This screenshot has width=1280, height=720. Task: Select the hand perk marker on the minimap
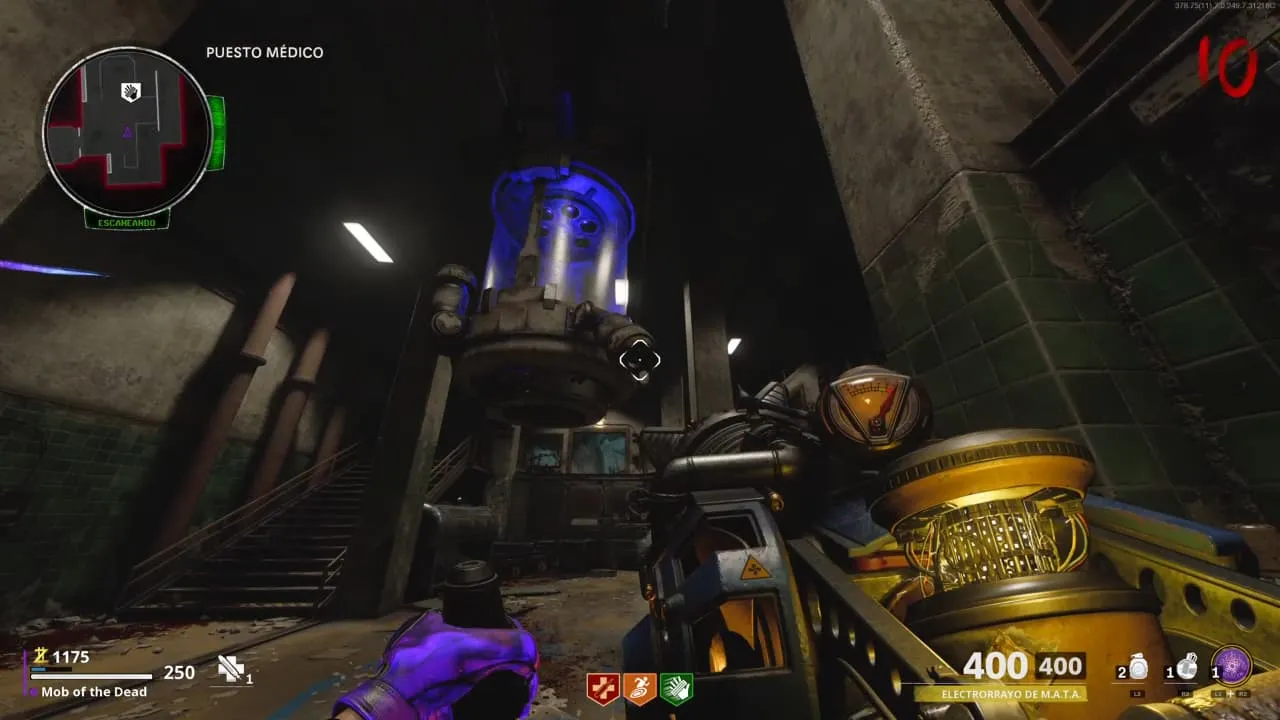coord(131,92)
